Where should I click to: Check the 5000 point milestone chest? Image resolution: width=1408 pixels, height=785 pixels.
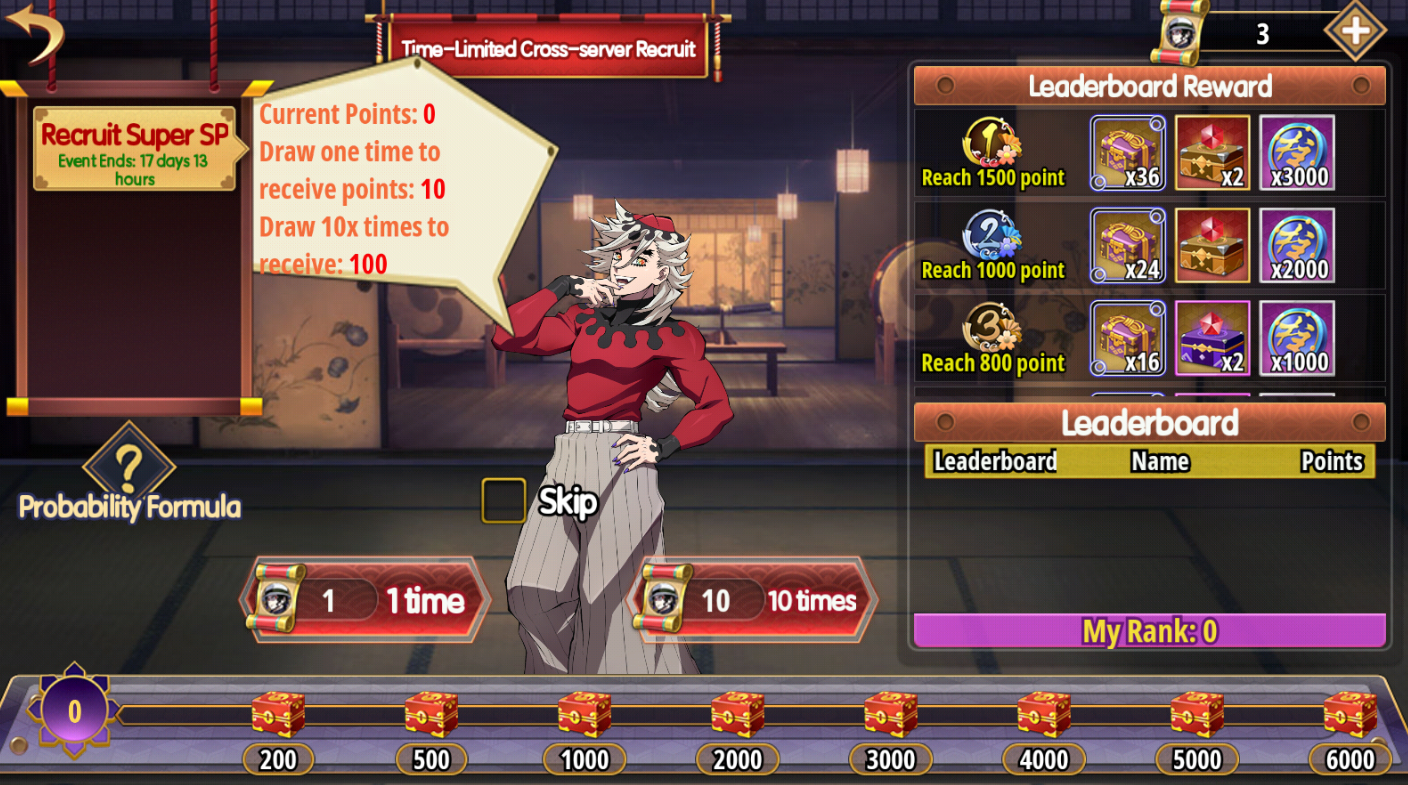[1196, 715]
